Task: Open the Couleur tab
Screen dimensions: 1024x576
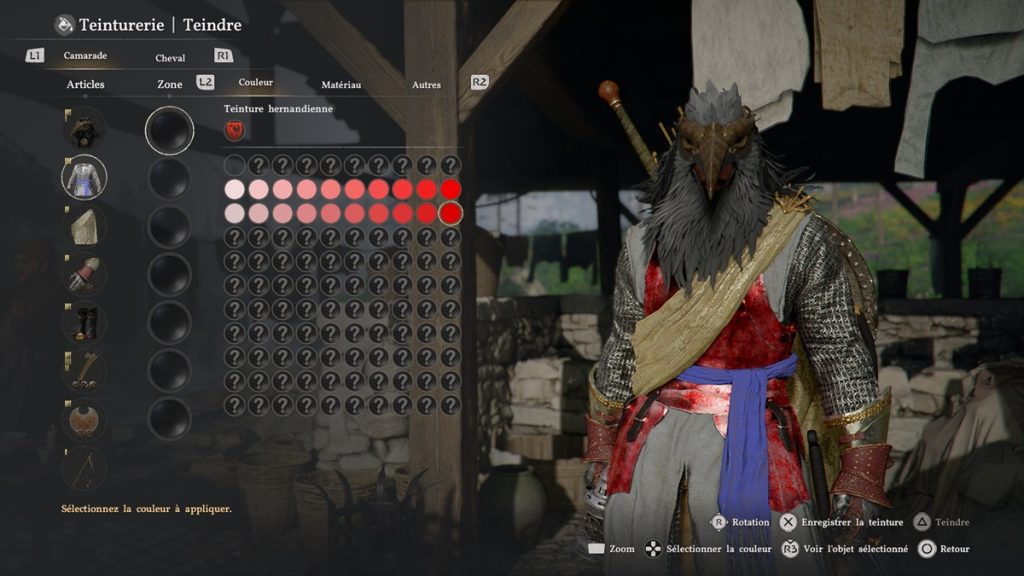Action: pyautogui.click(x=256, y=82)
